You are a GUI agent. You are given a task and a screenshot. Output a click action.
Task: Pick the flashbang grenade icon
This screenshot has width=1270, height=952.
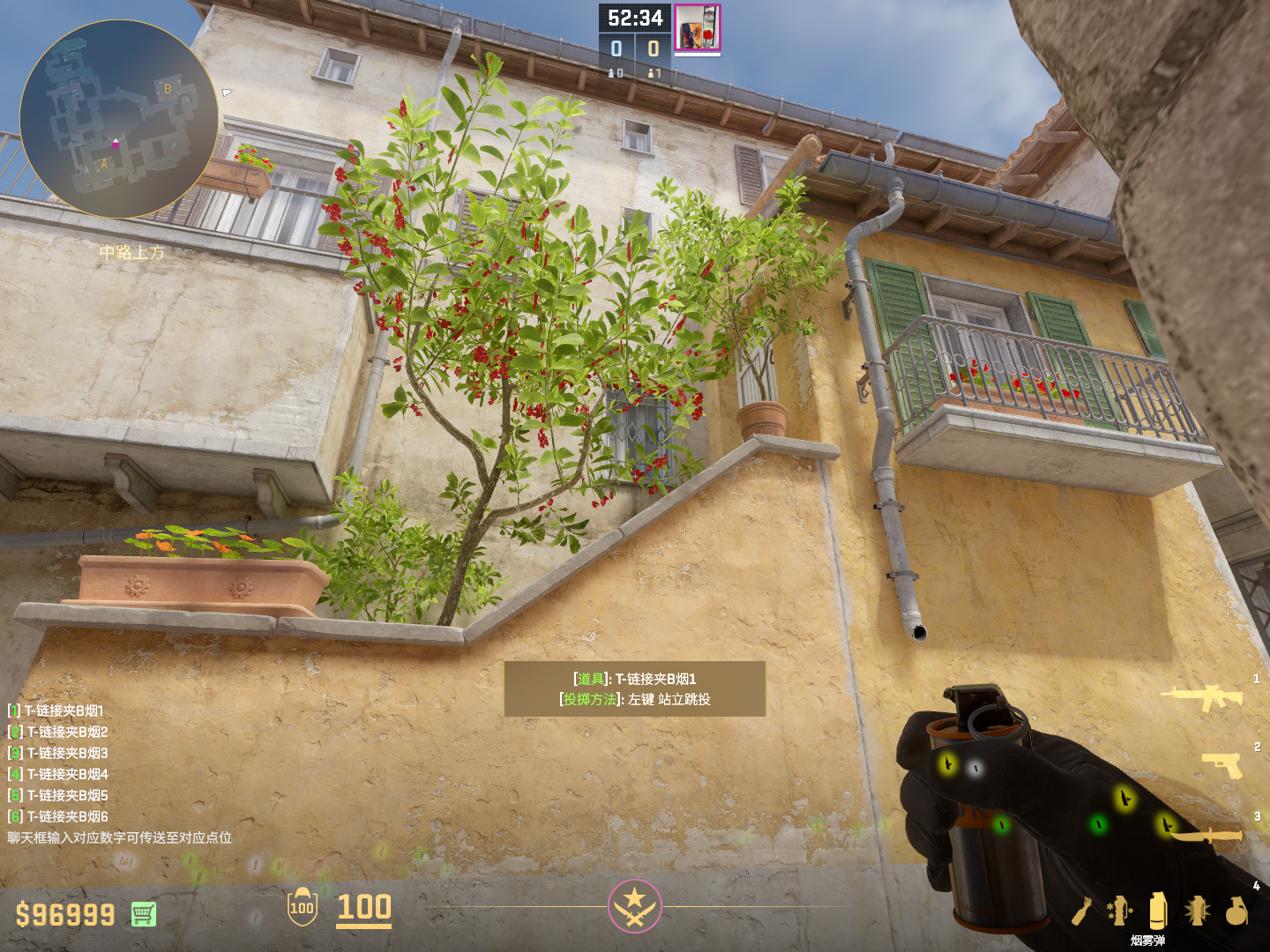point(1197,911)
